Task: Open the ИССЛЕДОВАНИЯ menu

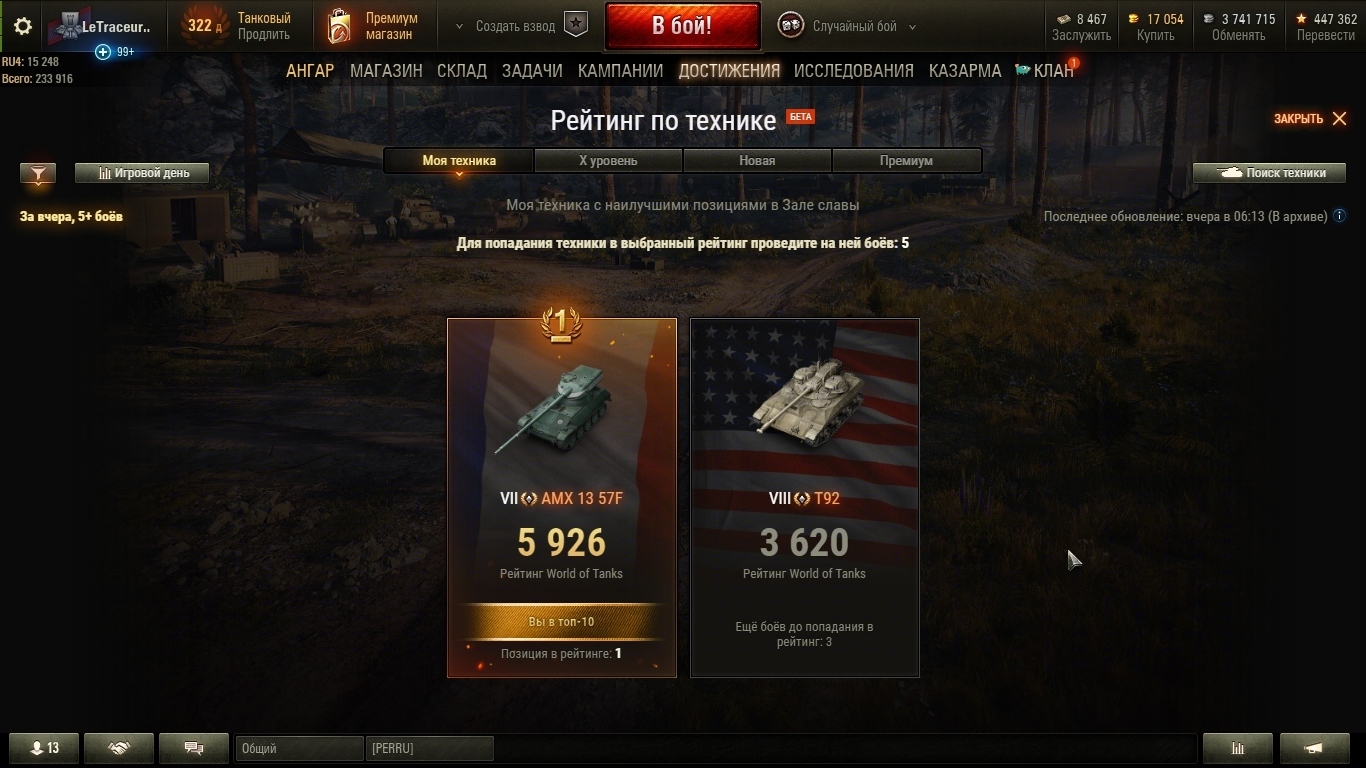Action: [x=853, y=71]
